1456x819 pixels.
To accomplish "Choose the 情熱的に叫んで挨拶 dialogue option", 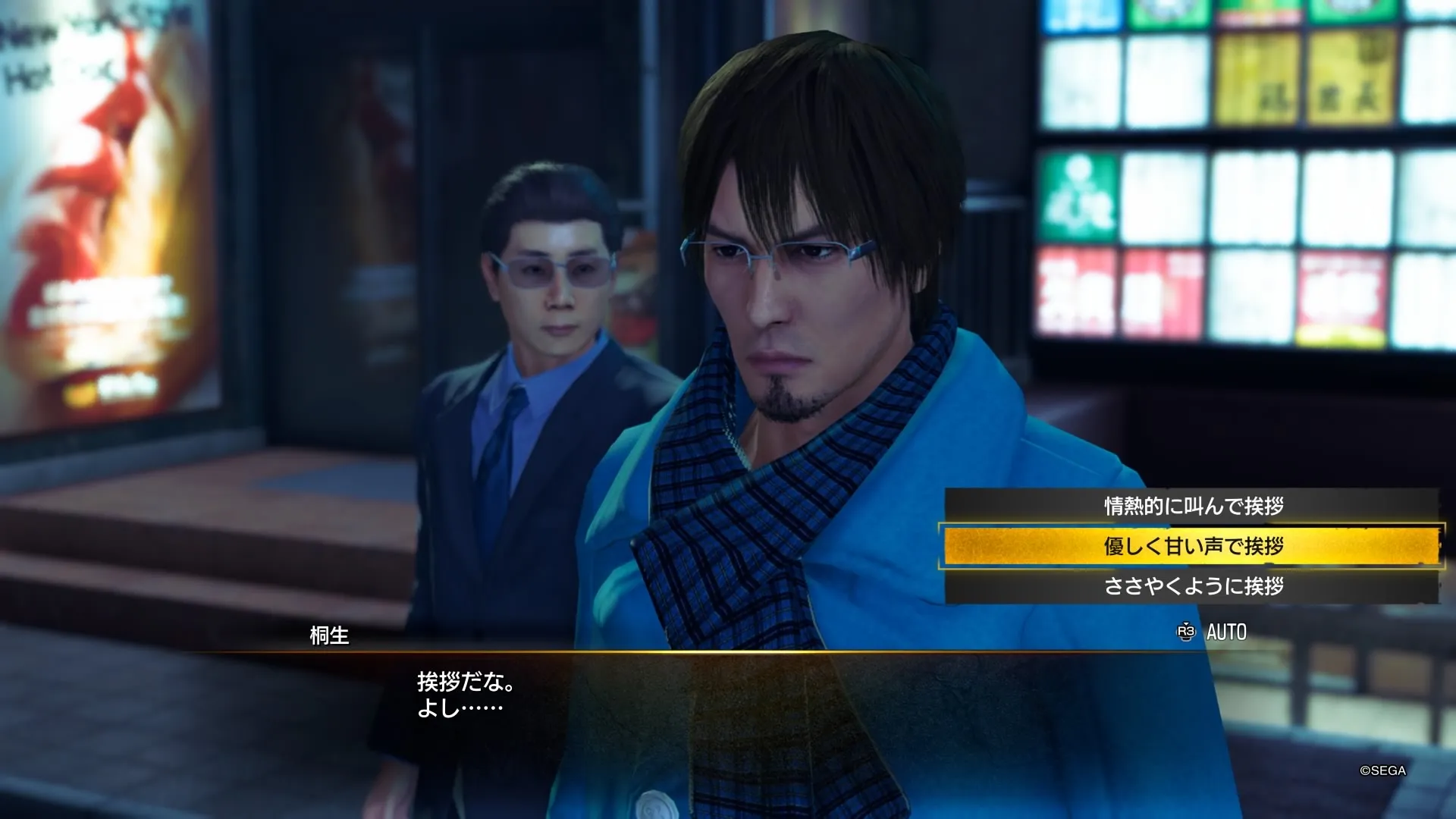I will click(1192, 506).
